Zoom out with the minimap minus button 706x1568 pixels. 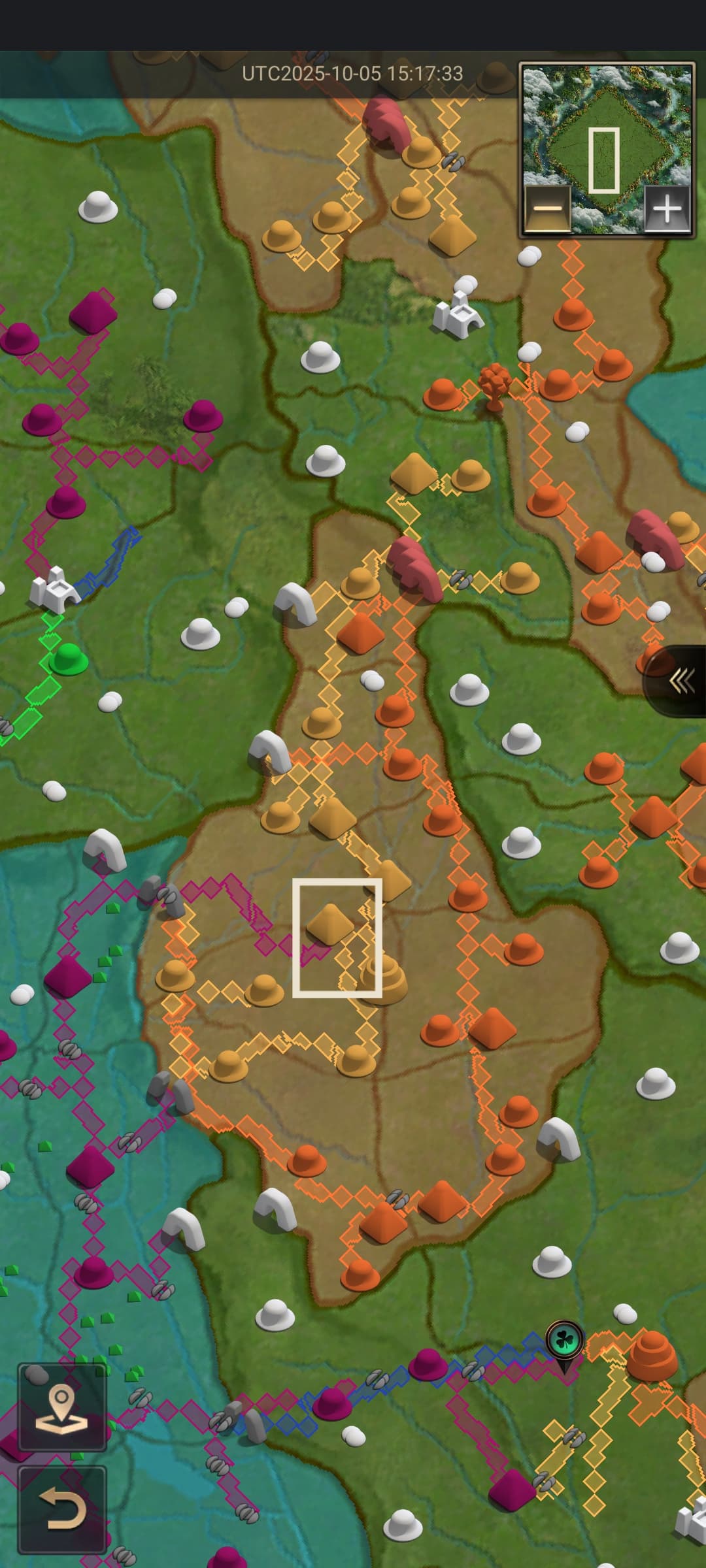pos(547,209)
